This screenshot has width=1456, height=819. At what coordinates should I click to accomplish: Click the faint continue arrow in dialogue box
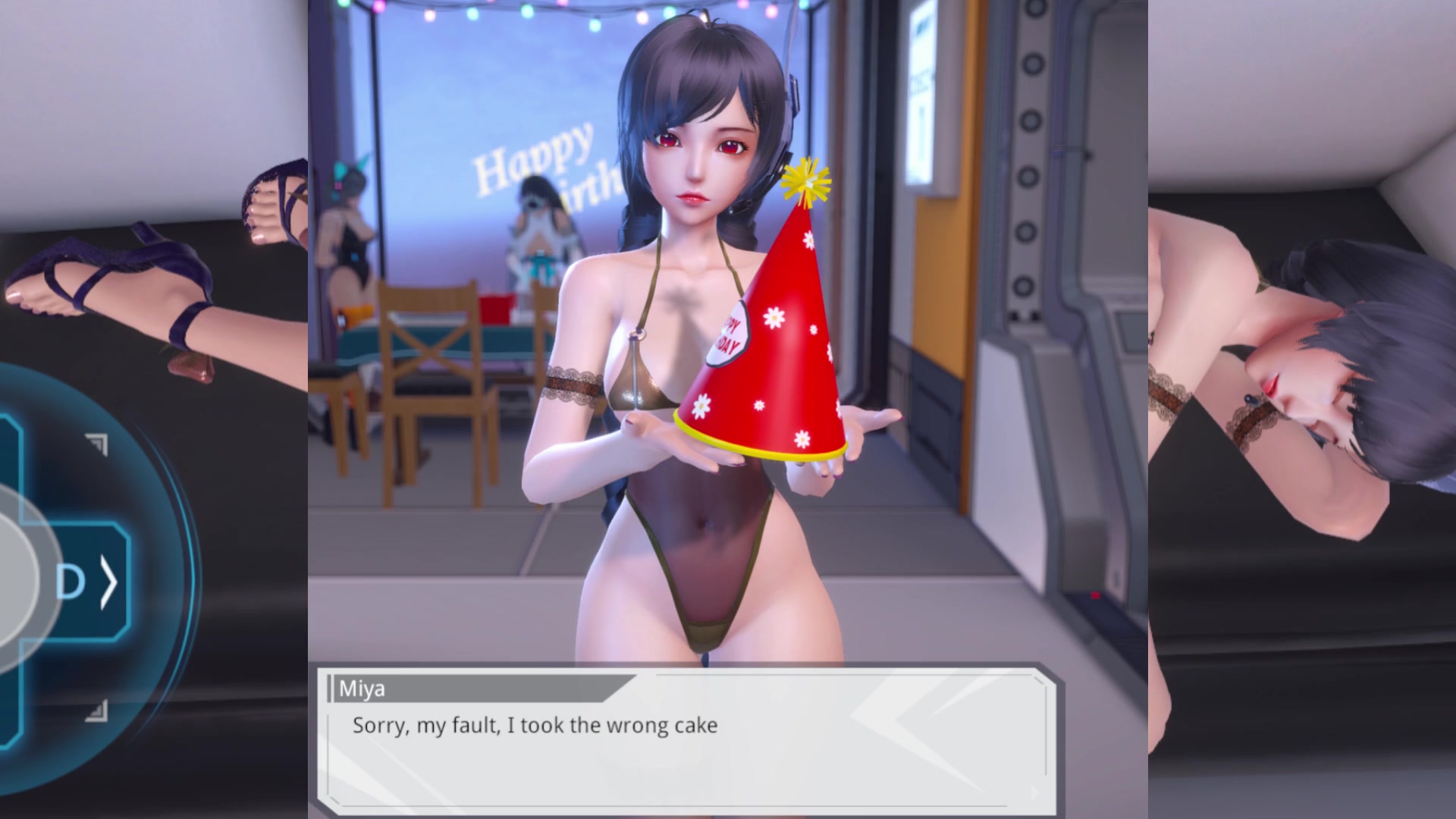(x=1034, y=794)
